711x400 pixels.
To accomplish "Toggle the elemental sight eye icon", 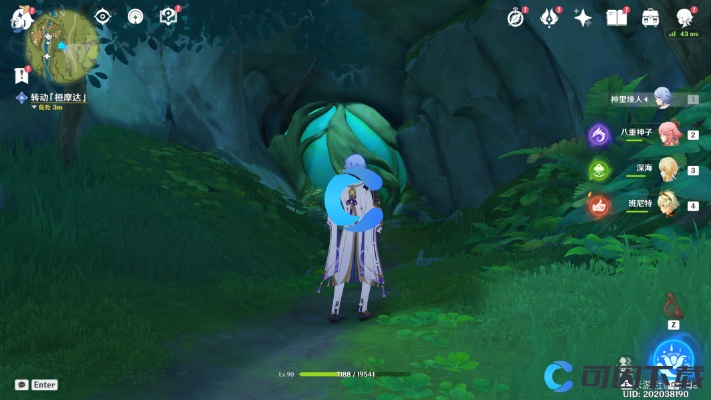I will 102,17.
